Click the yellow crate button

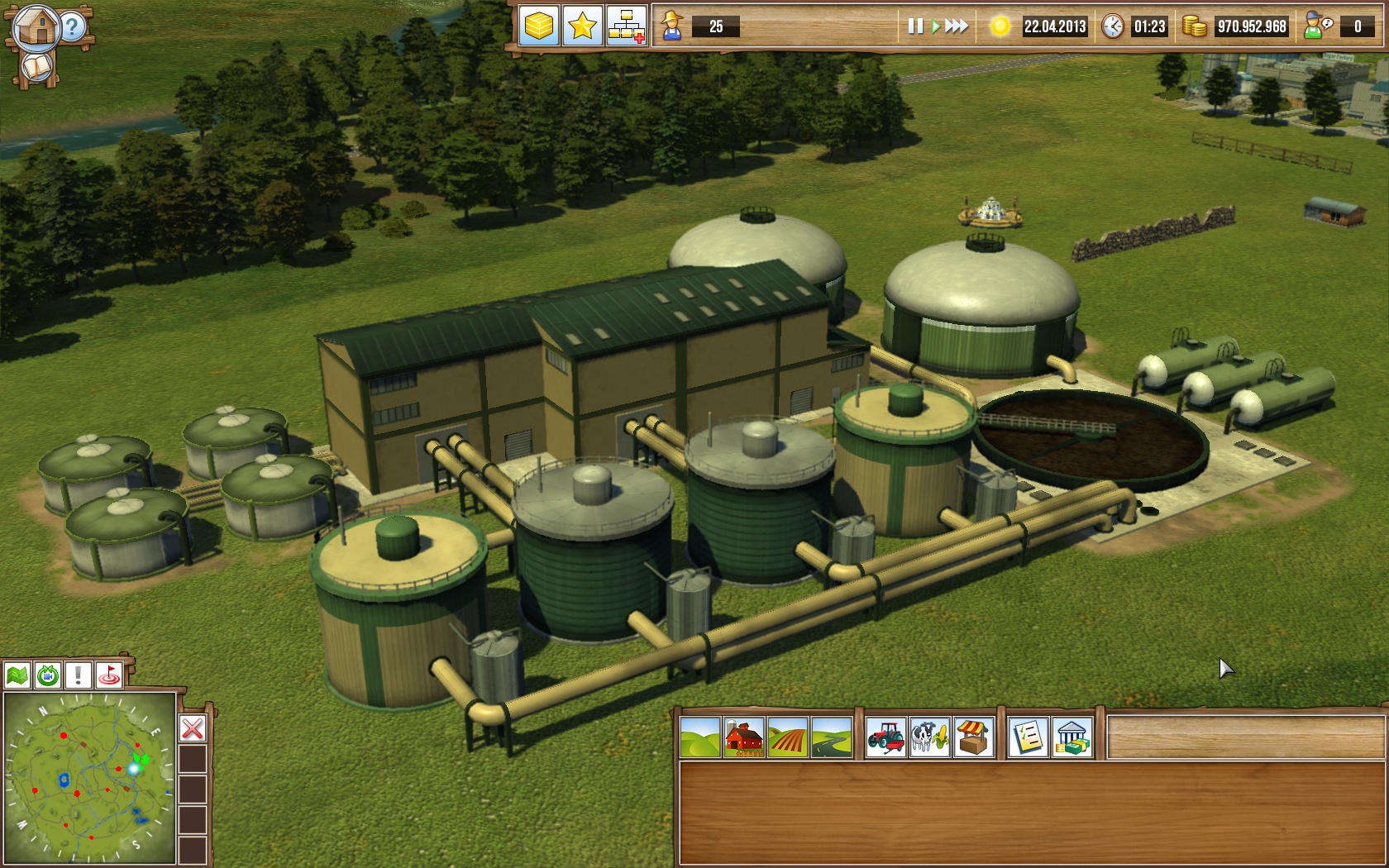coord(539,26)
